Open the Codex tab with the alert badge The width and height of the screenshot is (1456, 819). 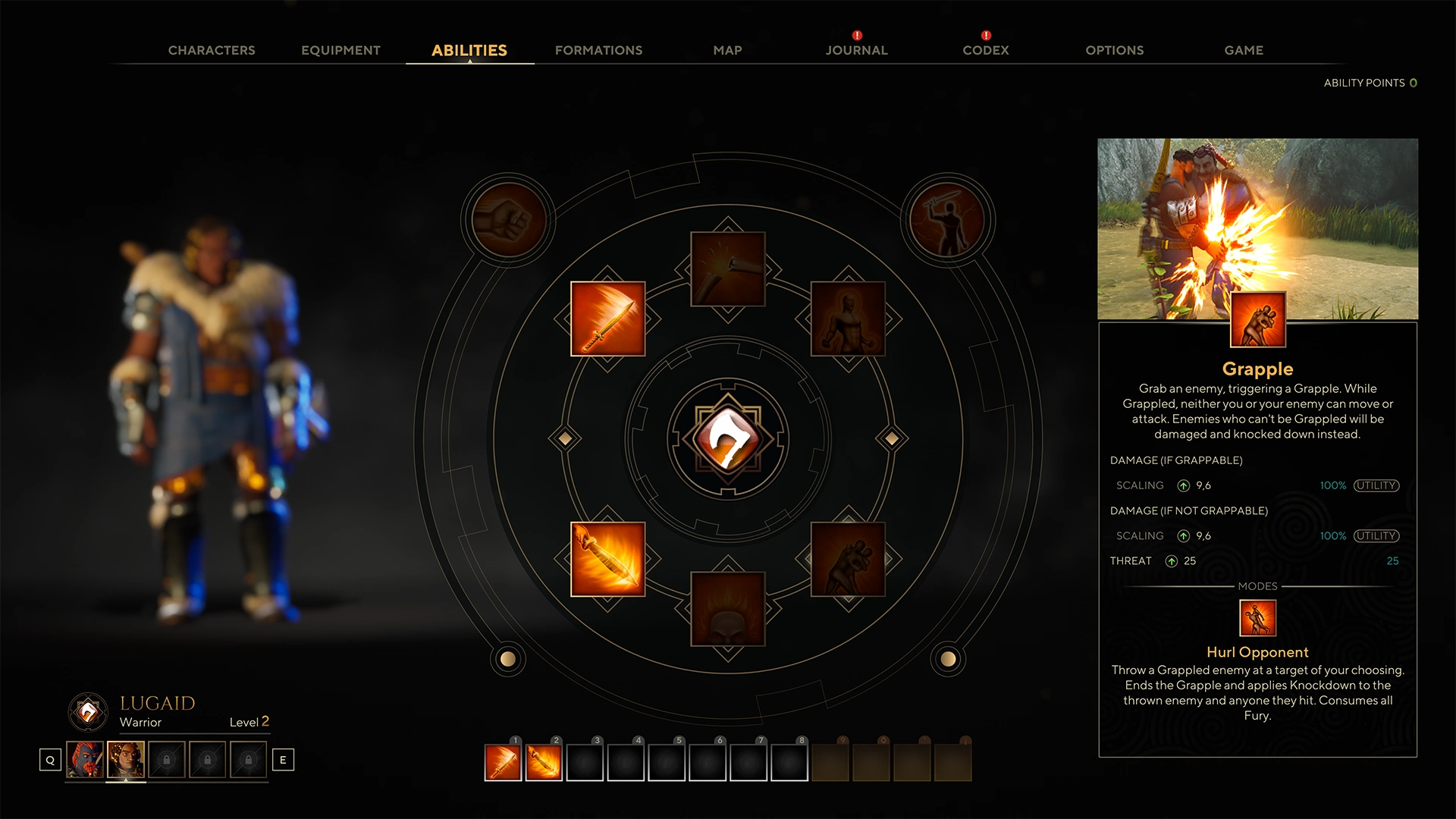click(x=984, y=50)
